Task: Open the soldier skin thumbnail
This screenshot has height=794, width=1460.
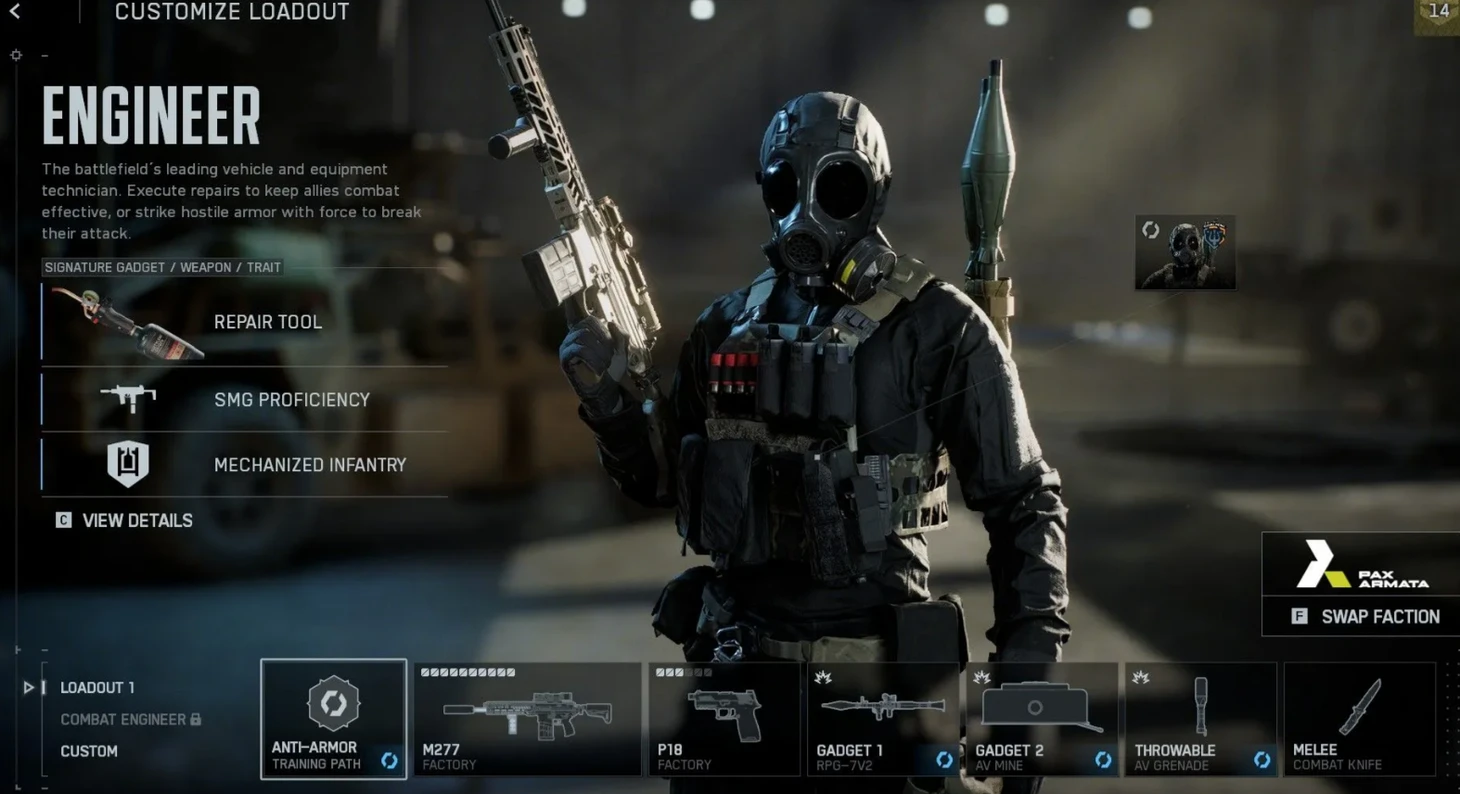Action: coord(1185,253)
